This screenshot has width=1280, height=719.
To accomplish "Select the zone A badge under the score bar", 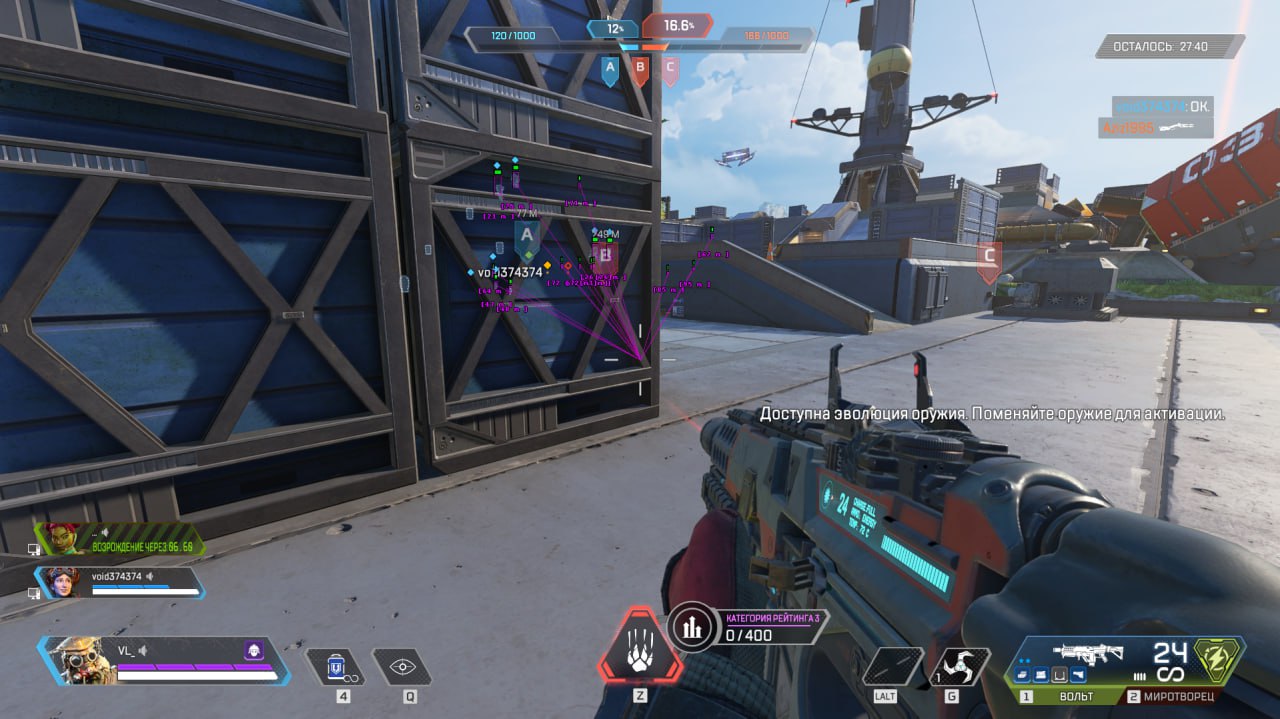I will click(x=609, y=71).
